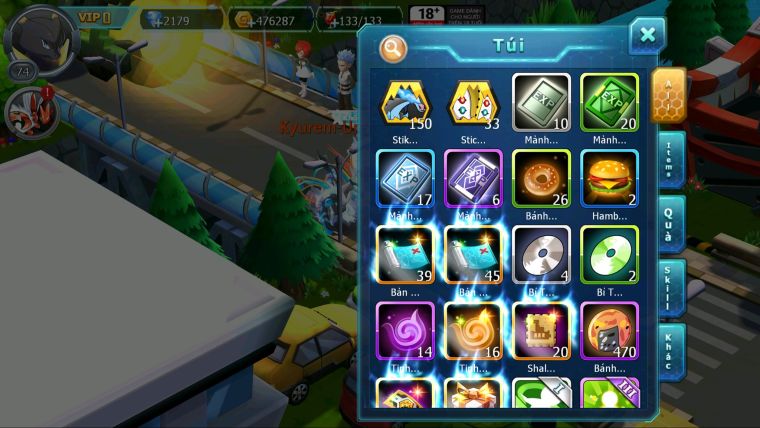Open the bag search magnifier
The height and width of the screenshot is (428, 760).
394,47
